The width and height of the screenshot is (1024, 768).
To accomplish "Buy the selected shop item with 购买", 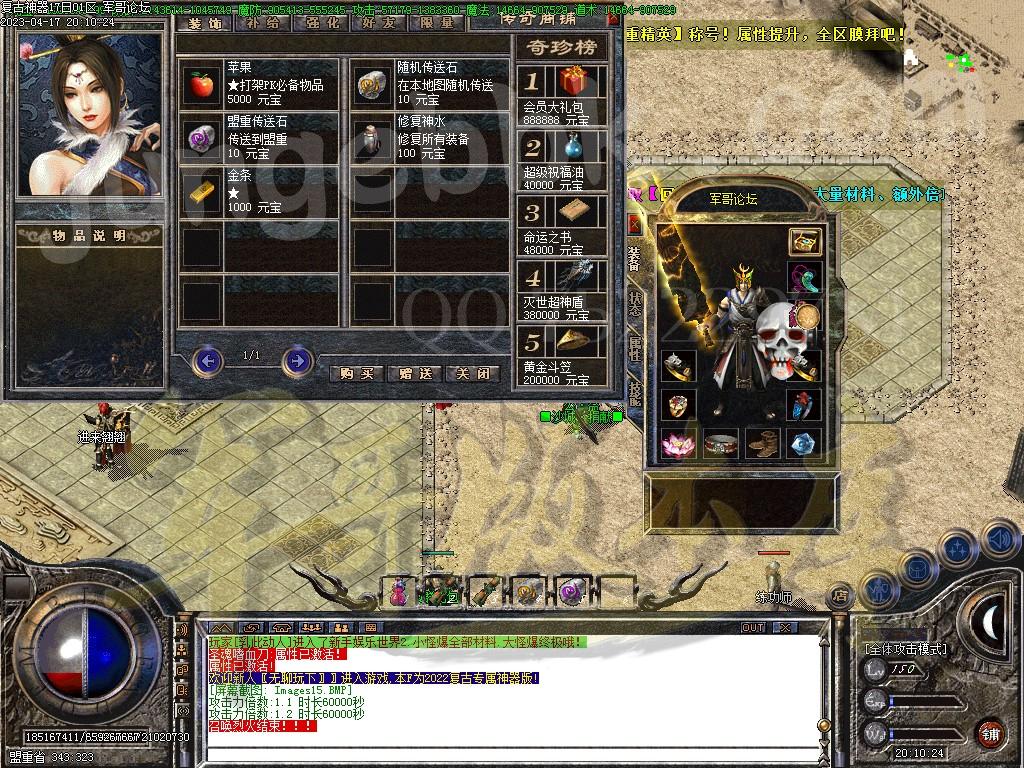I will click(x=356, y=373).
